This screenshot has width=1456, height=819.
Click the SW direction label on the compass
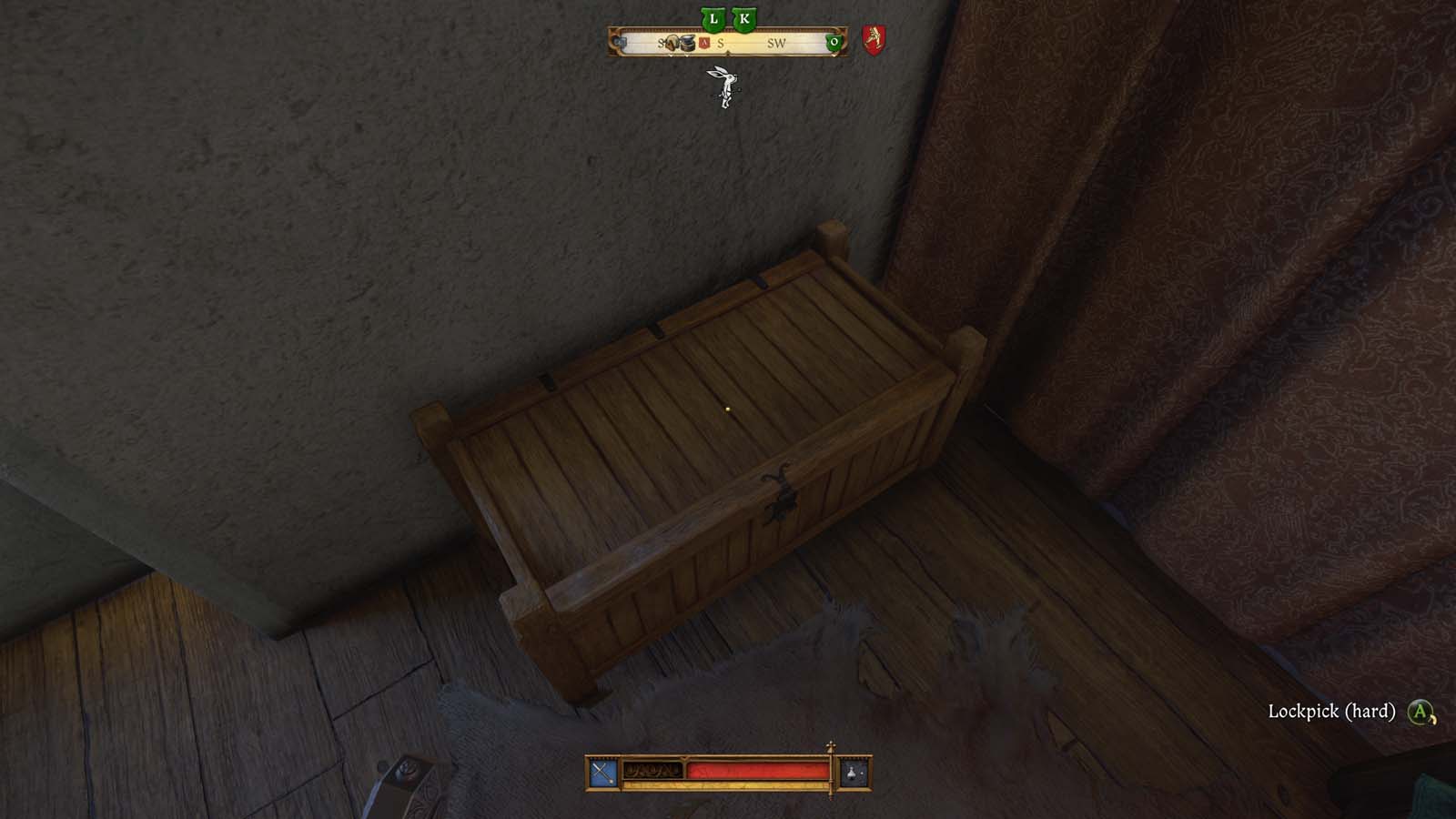pos(775,43)
